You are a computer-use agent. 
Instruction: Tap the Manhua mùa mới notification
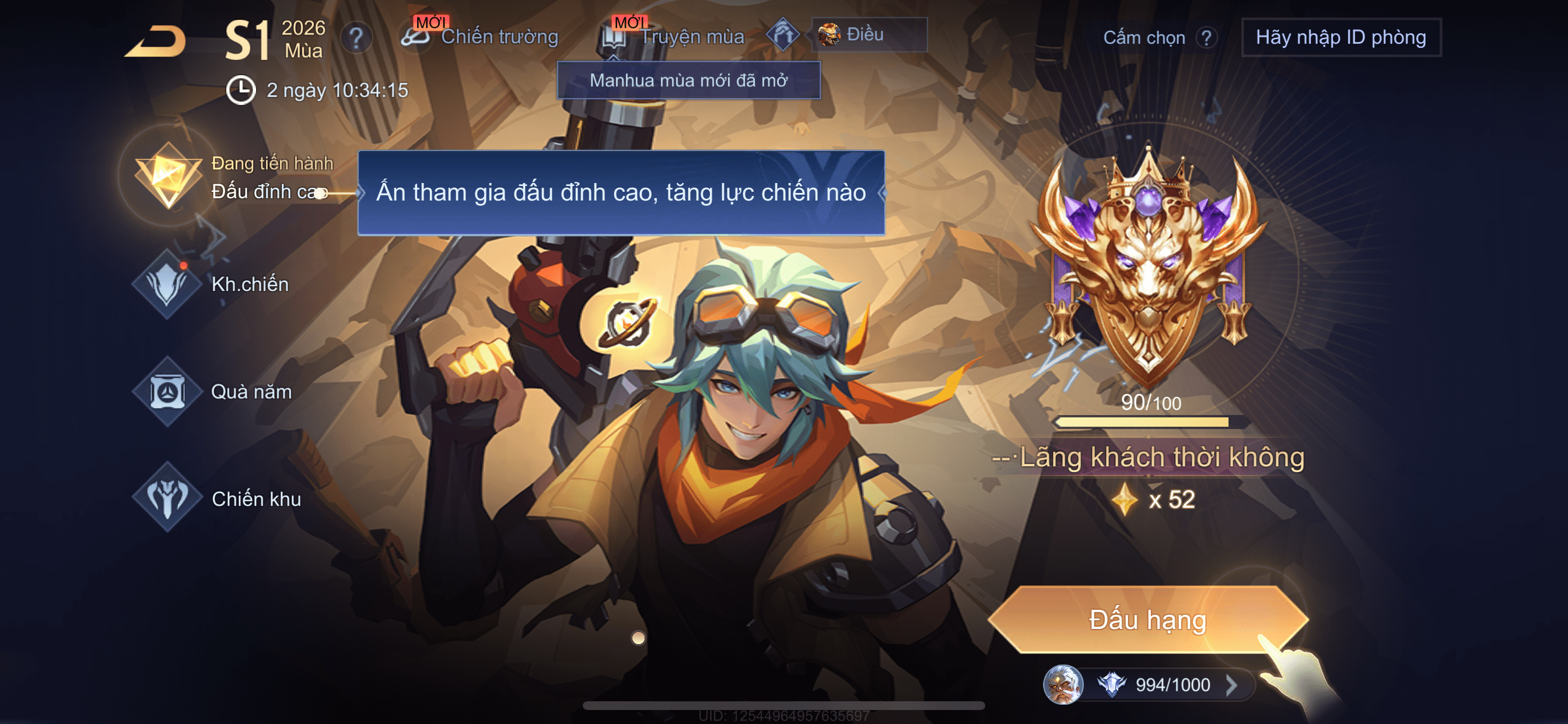click(688, 80)
